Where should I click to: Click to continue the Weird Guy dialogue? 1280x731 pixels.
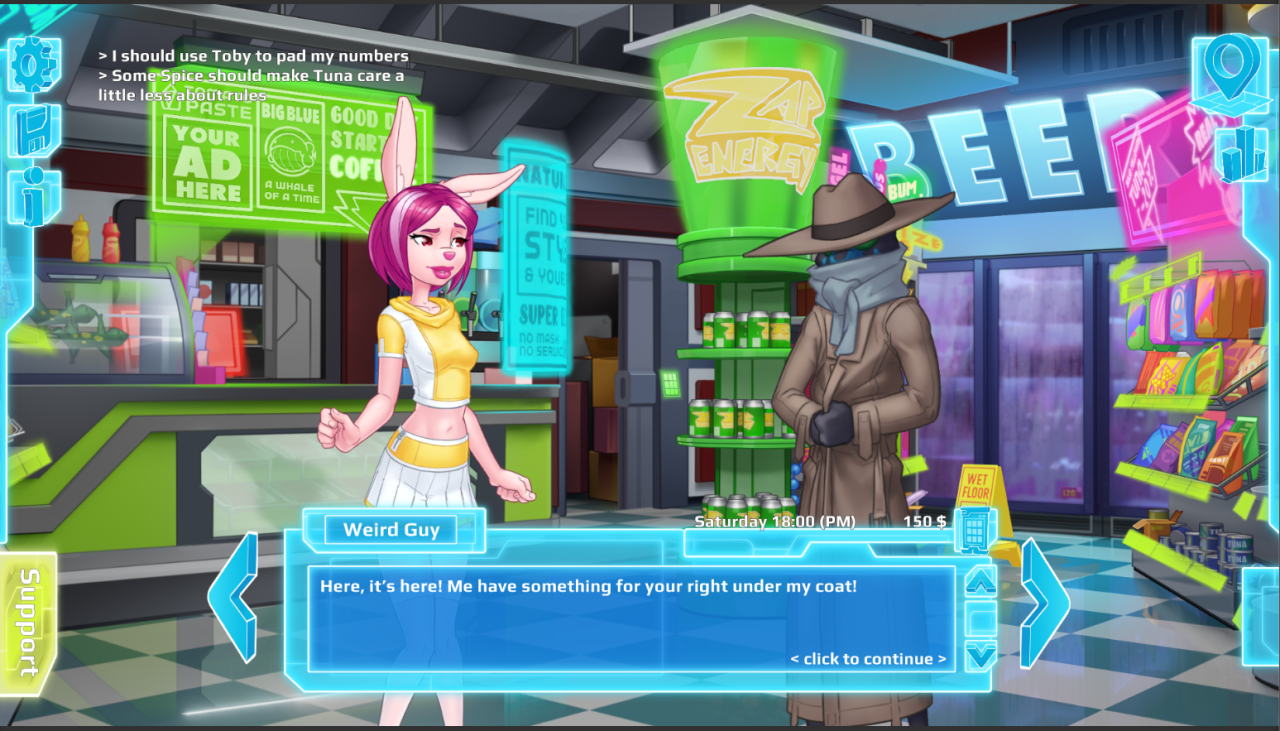(x=867, y=659)
